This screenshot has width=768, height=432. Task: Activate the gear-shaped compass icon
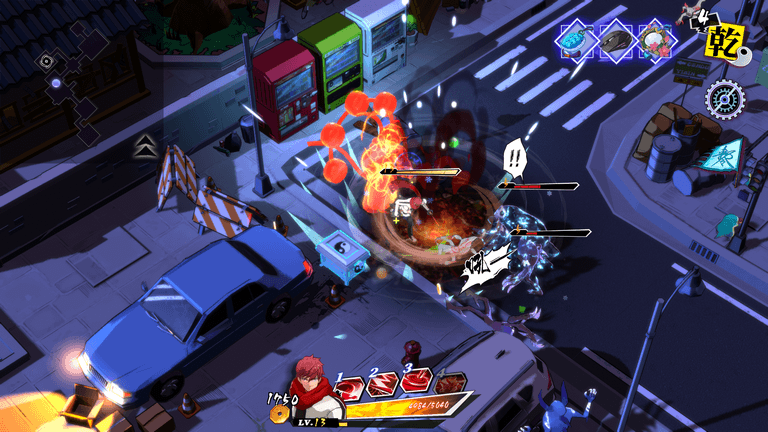724,97
